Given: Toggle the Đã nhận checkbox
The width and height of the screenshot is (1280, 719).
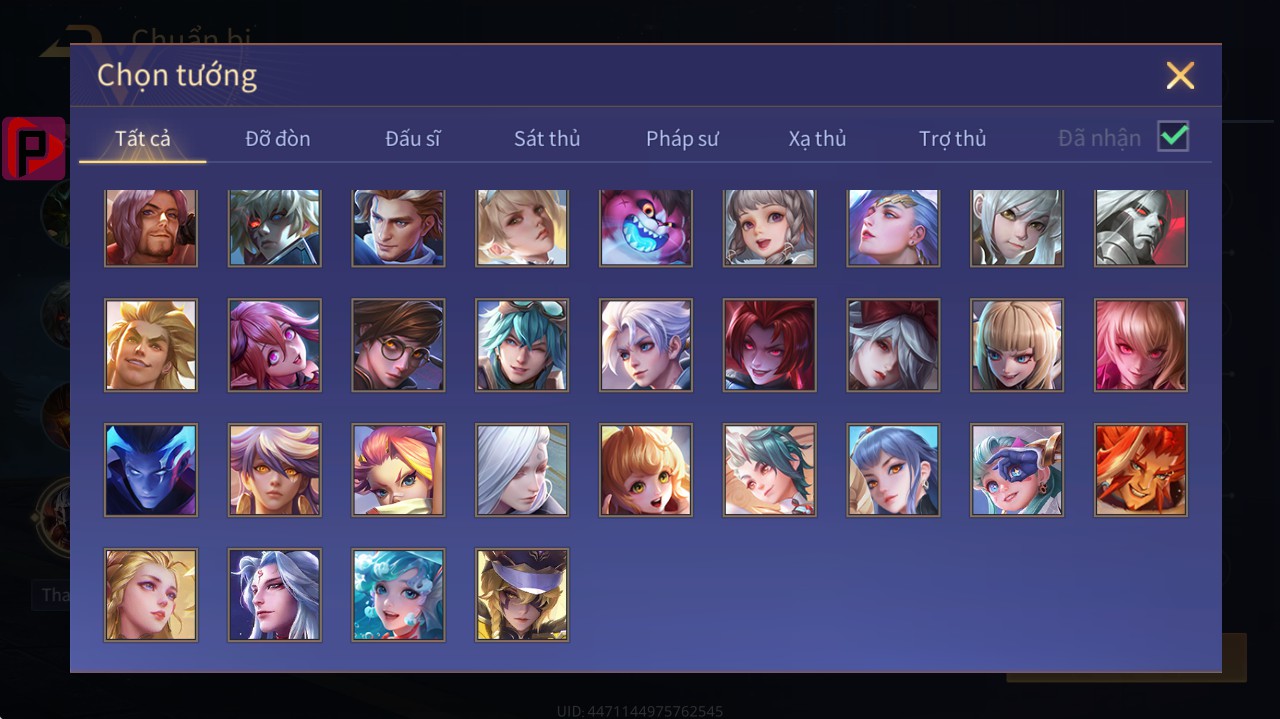Looking at the screenshot, I should tap(1173, 136).
